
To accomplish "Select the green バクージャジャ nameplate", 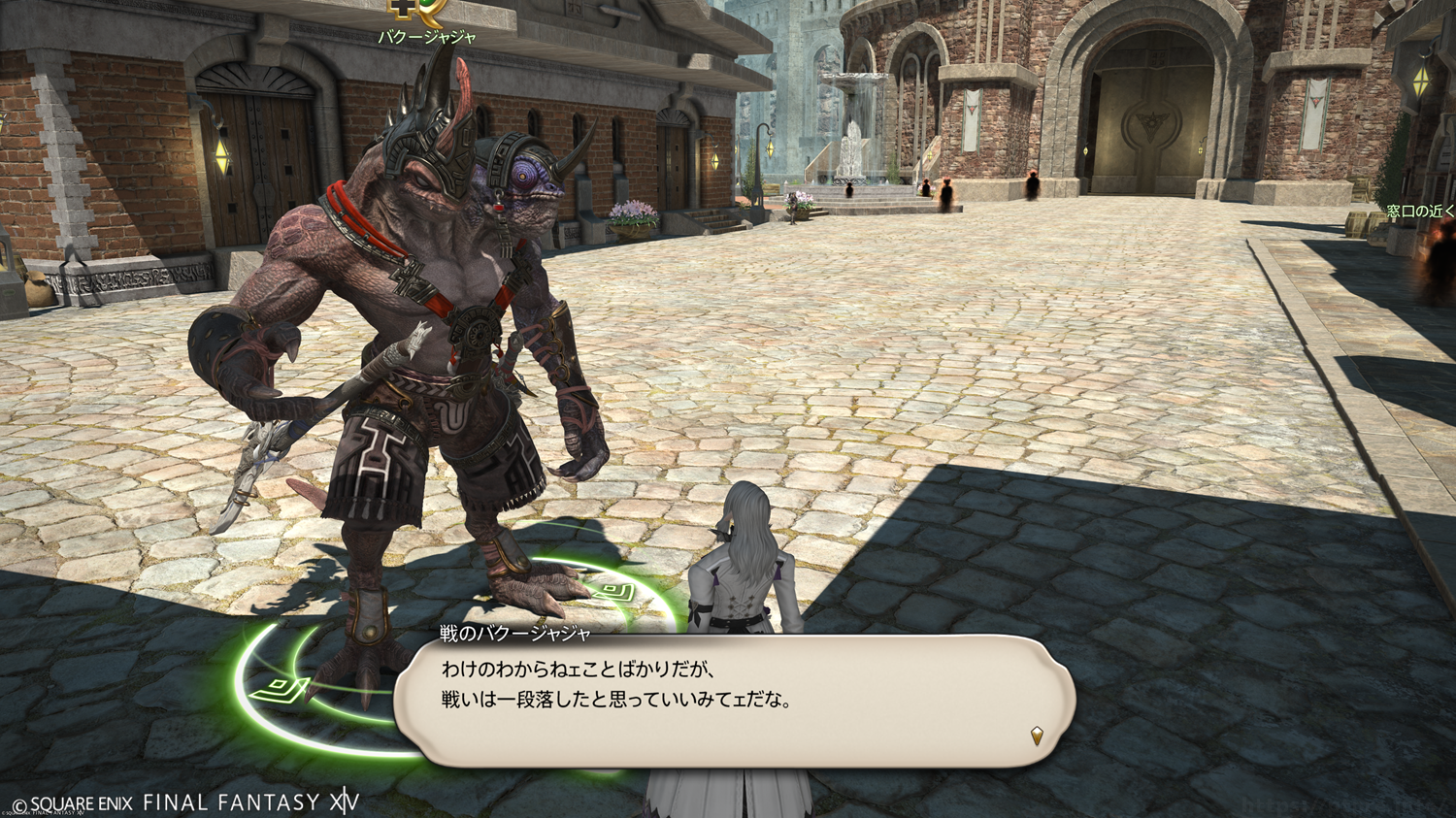I will (x=427, y=37).
